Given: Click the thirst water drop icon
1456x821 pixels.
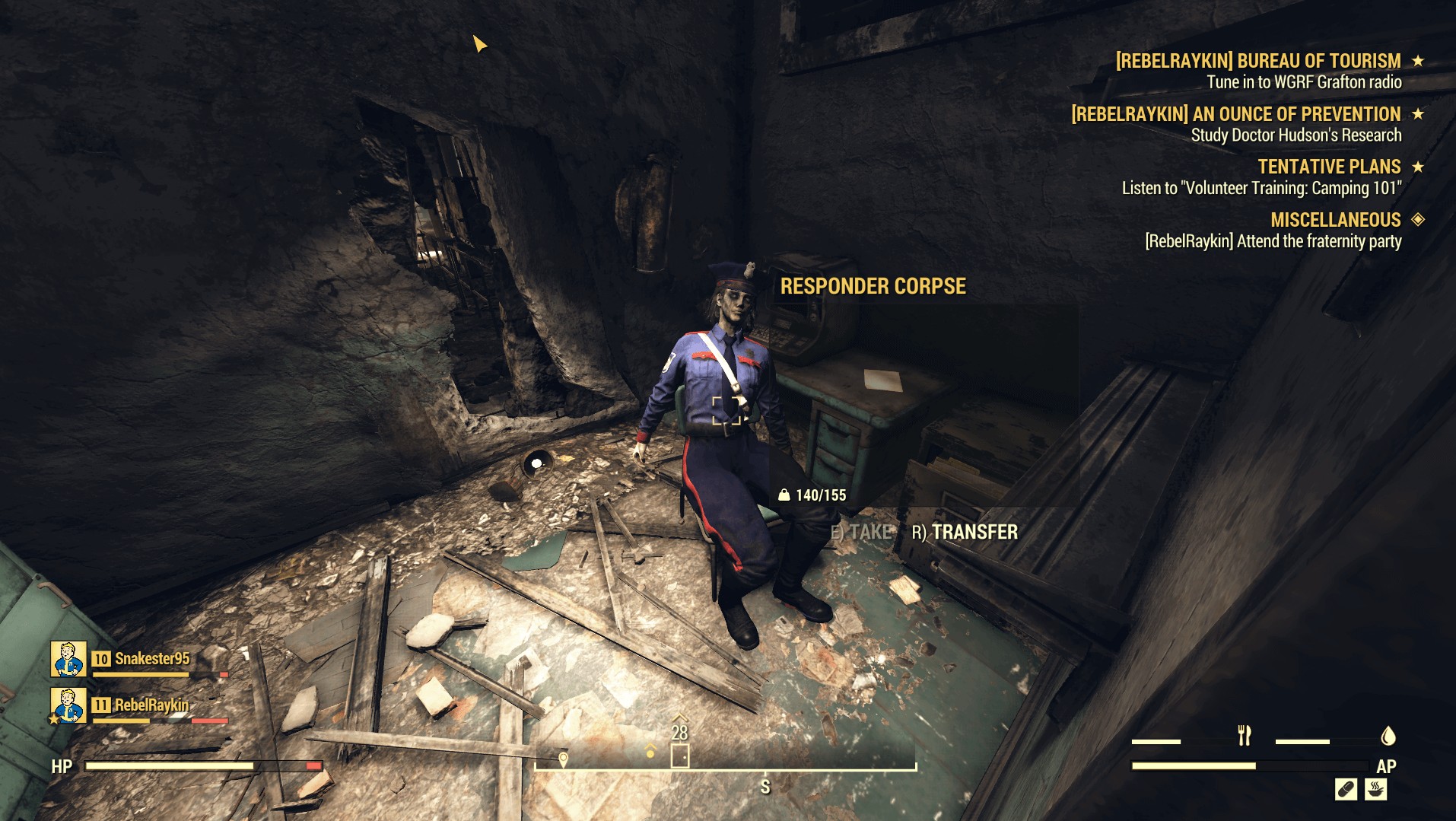Looking at the screenshot, I should (1388, 736).
